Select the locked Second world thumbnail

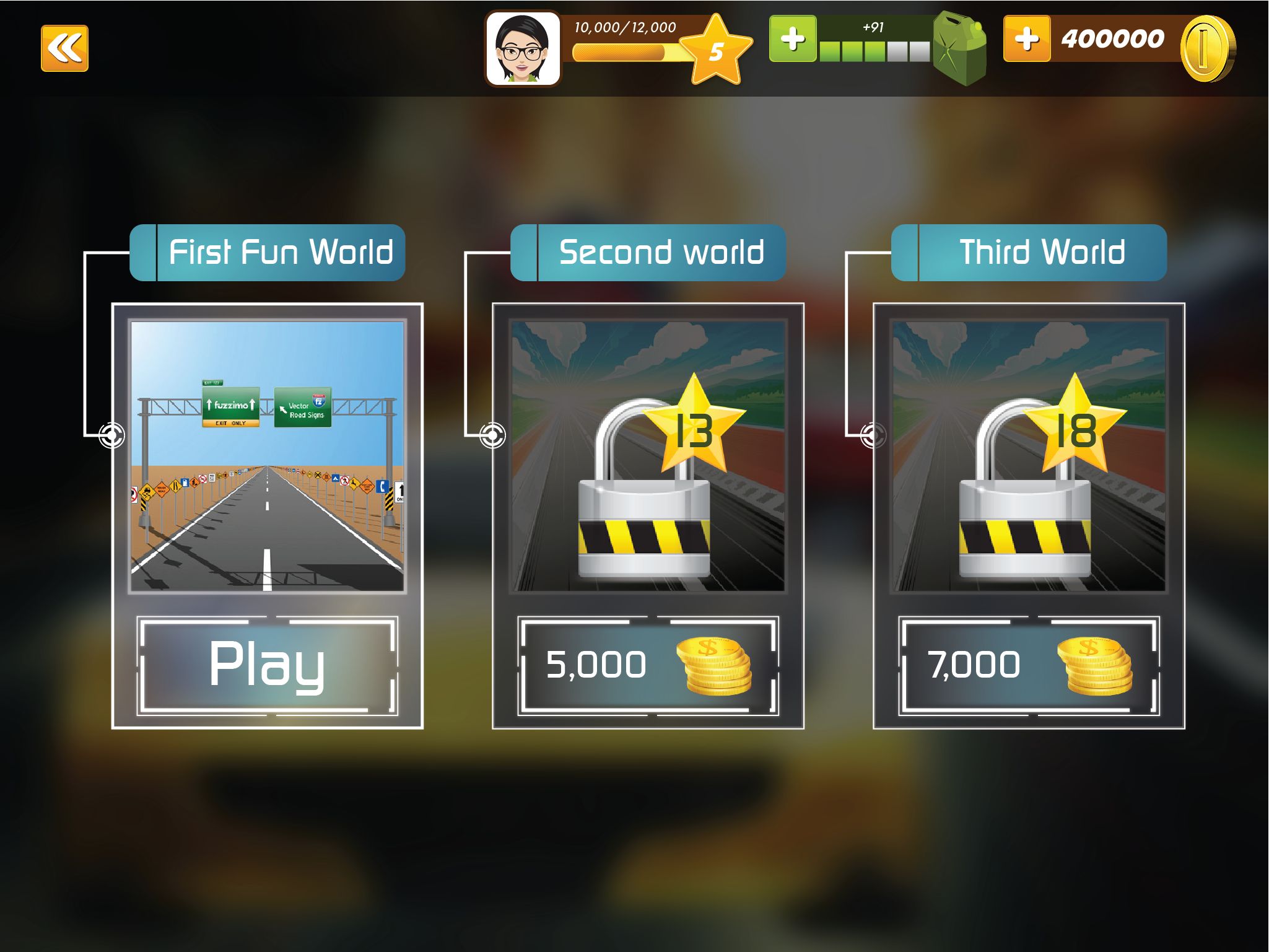(648, 456)
